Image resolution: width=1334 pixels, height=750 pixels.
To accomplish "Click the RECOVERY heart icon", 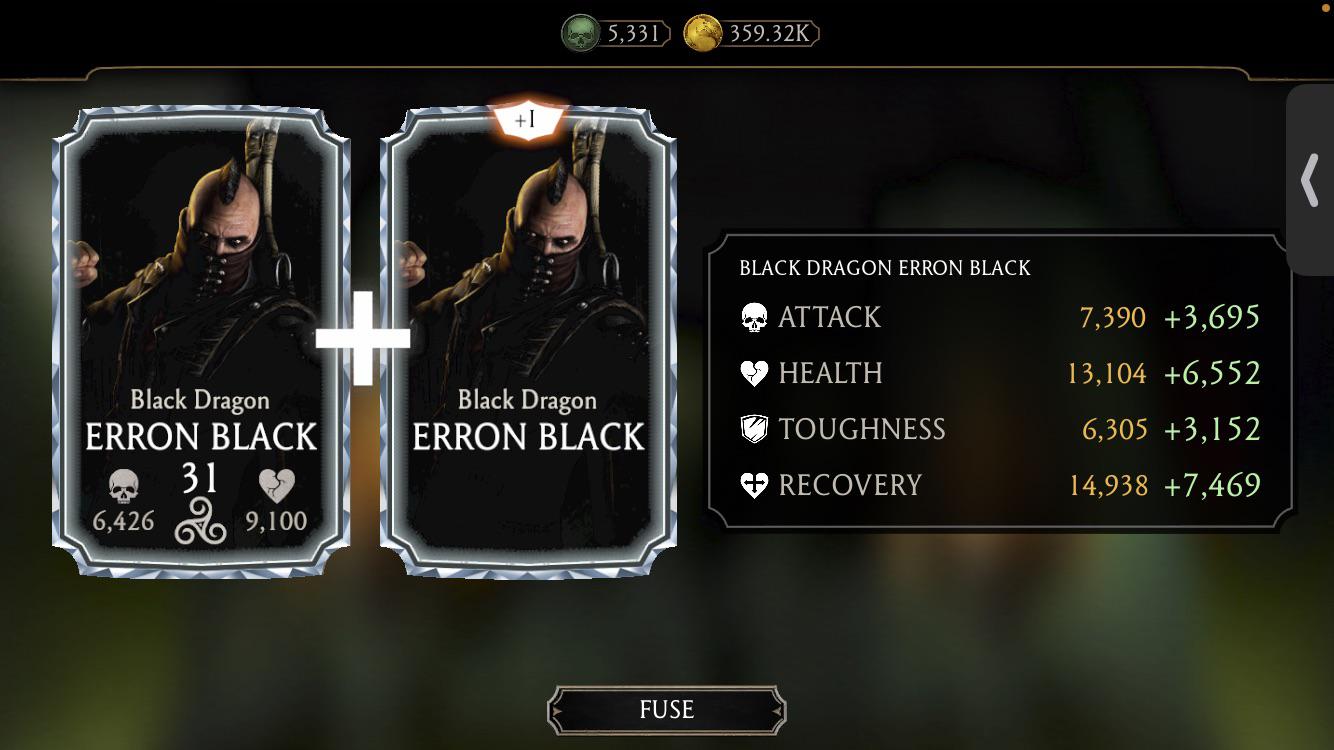I will [x=754, y=485].
